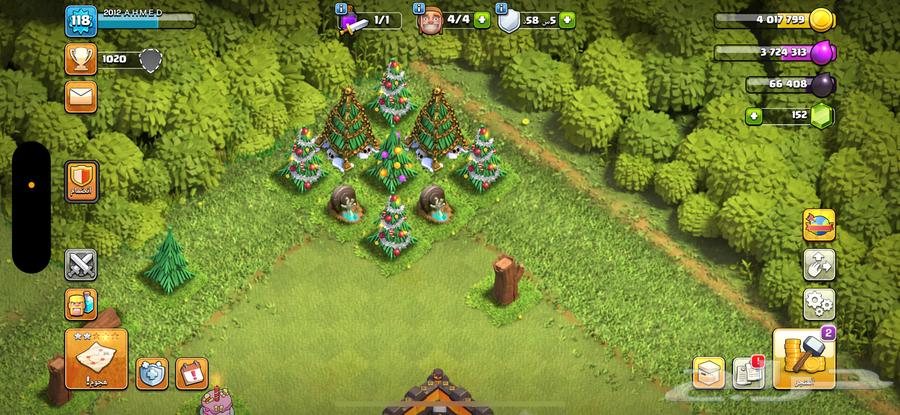This screenshot has width=900, height=415.
Task: Open player profile via level 118 badge
Action: pyautogui.click(x=80, y=22)
